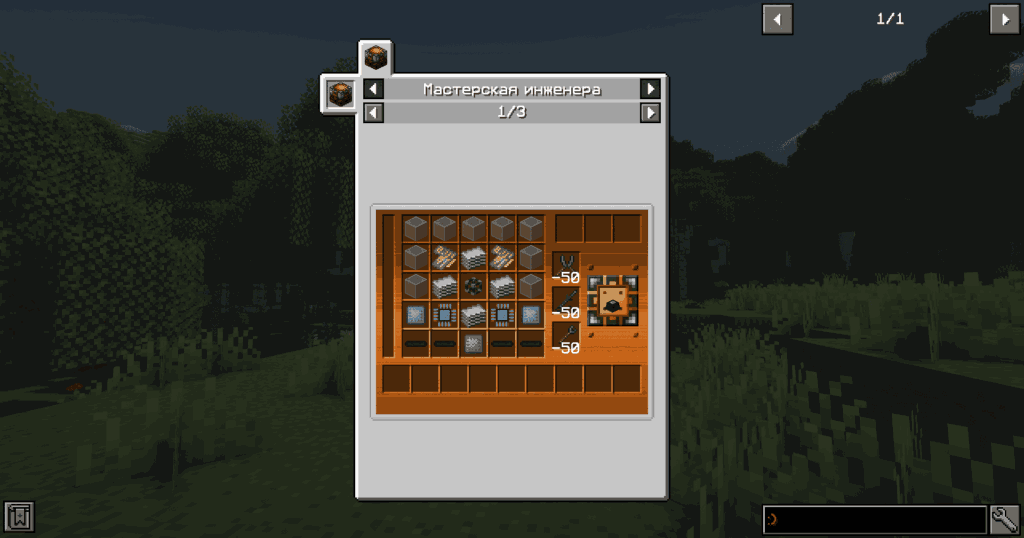
Task: Select the Engineer's Workshop category tab on top
Action: [375, 57]
